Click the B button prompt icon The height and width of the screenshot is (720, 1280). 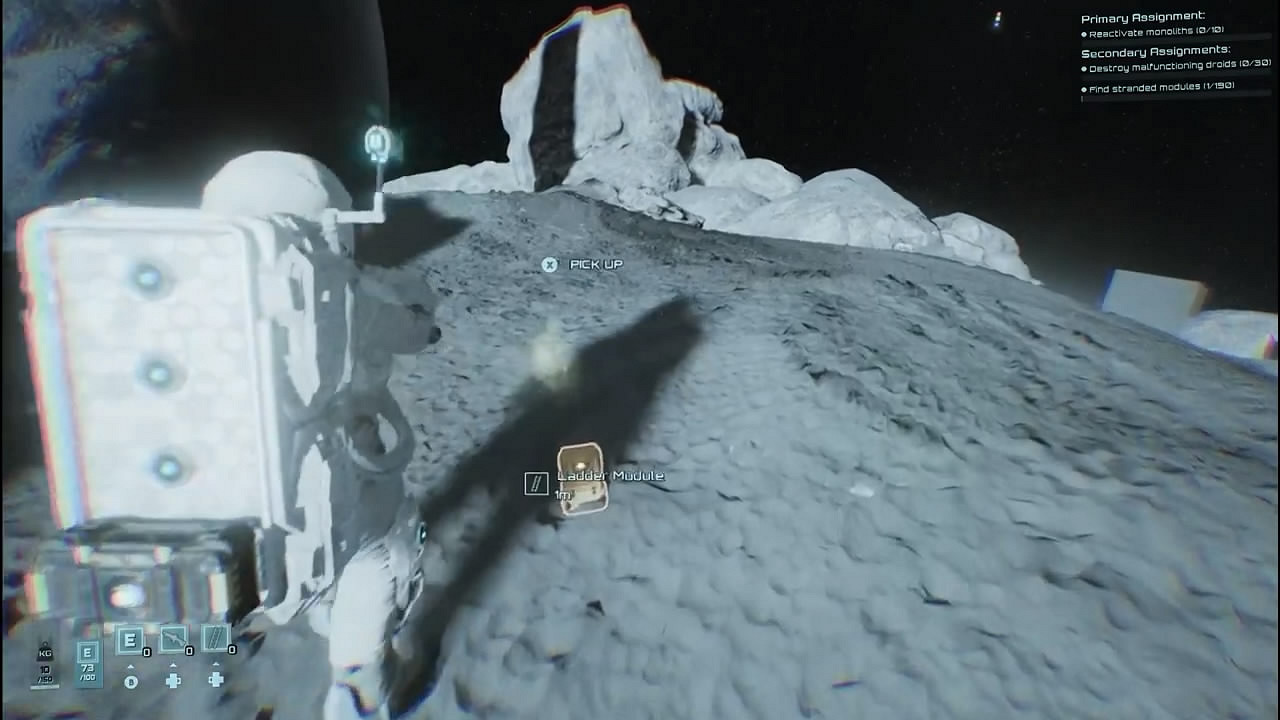[x=131, y=681]
